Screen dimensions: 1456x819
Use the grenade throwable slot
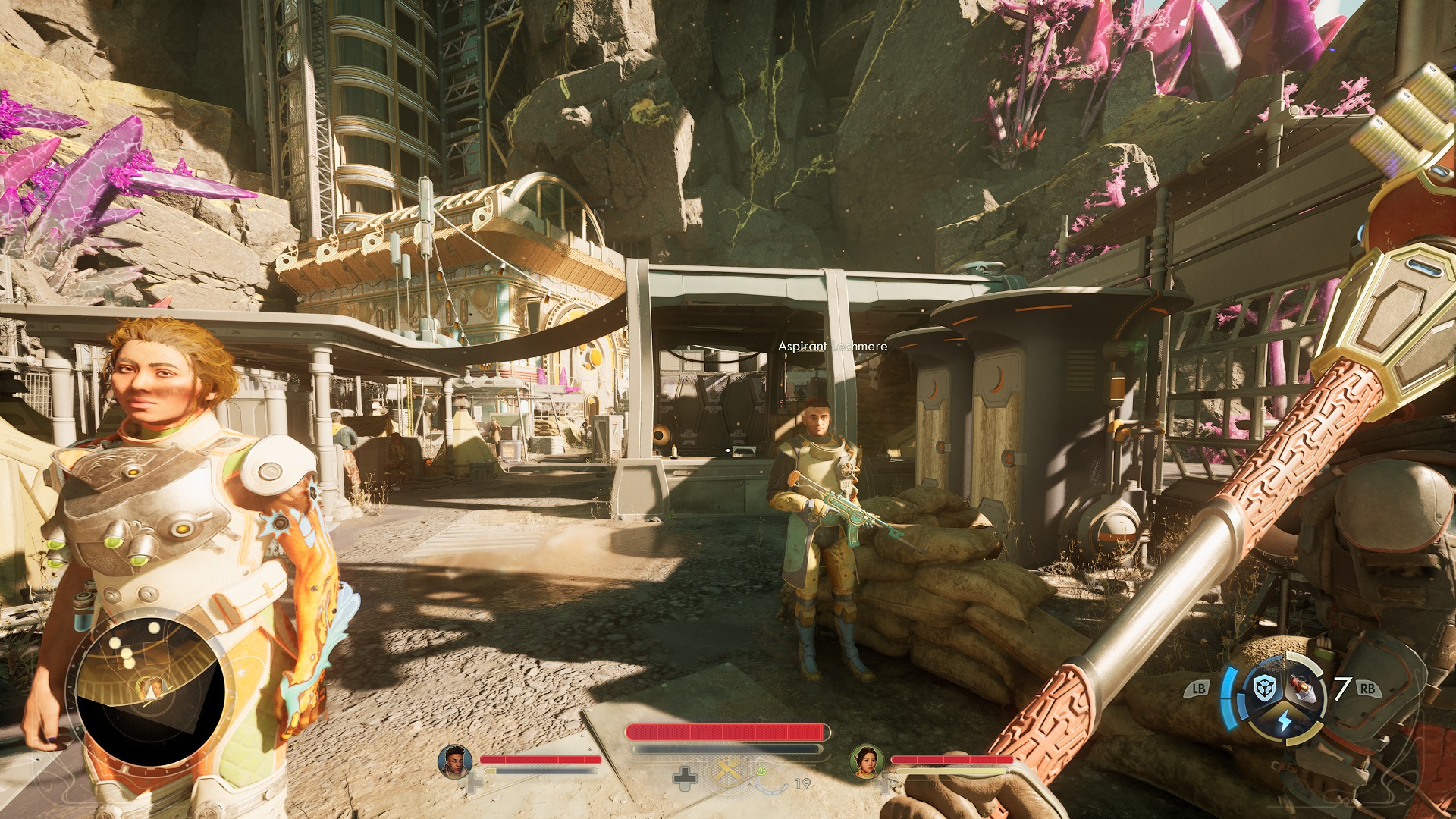pyautogui.click(x=1304, y=688)
